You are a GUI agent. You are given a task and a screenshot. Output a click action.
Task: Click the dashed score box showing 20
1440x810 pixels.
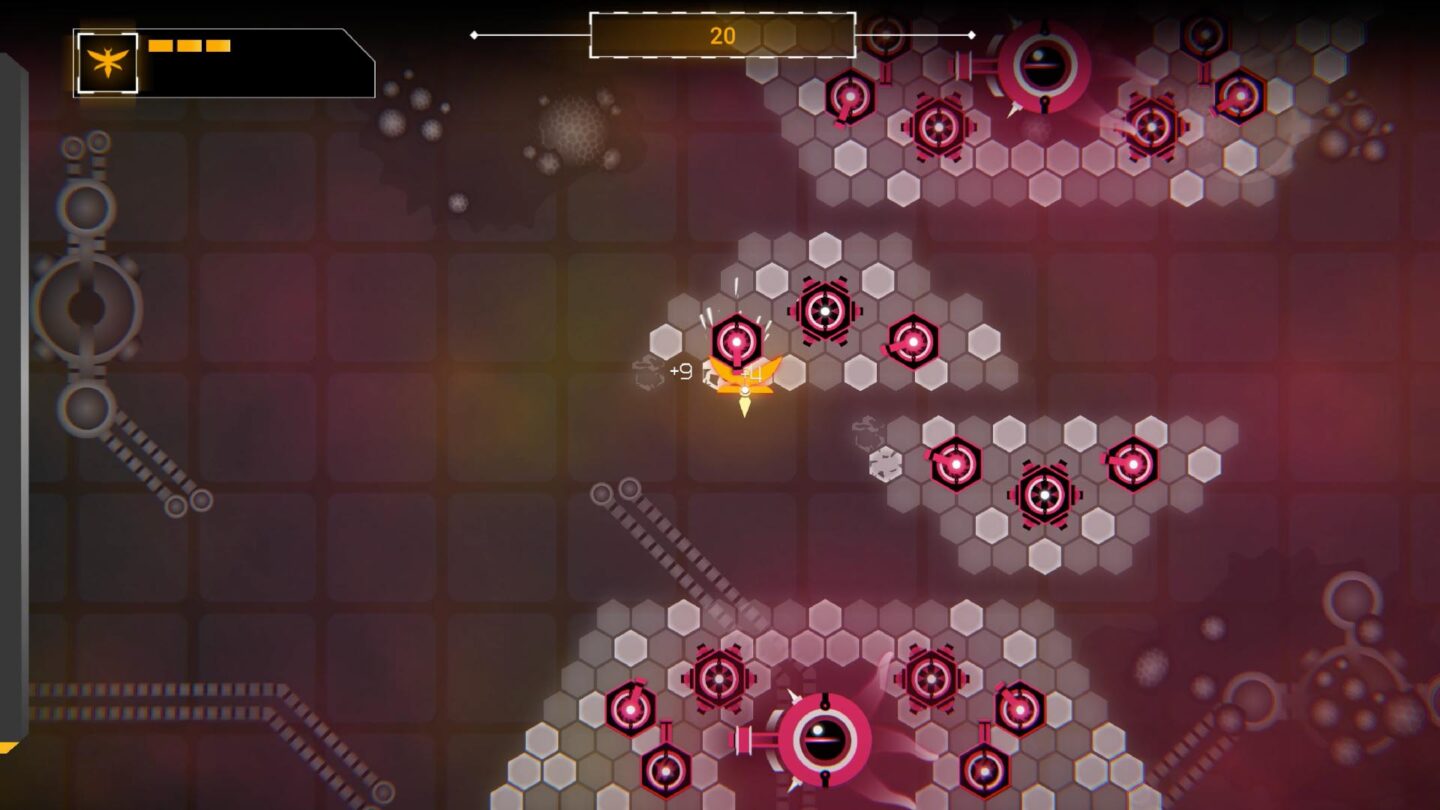click(720, 36)
